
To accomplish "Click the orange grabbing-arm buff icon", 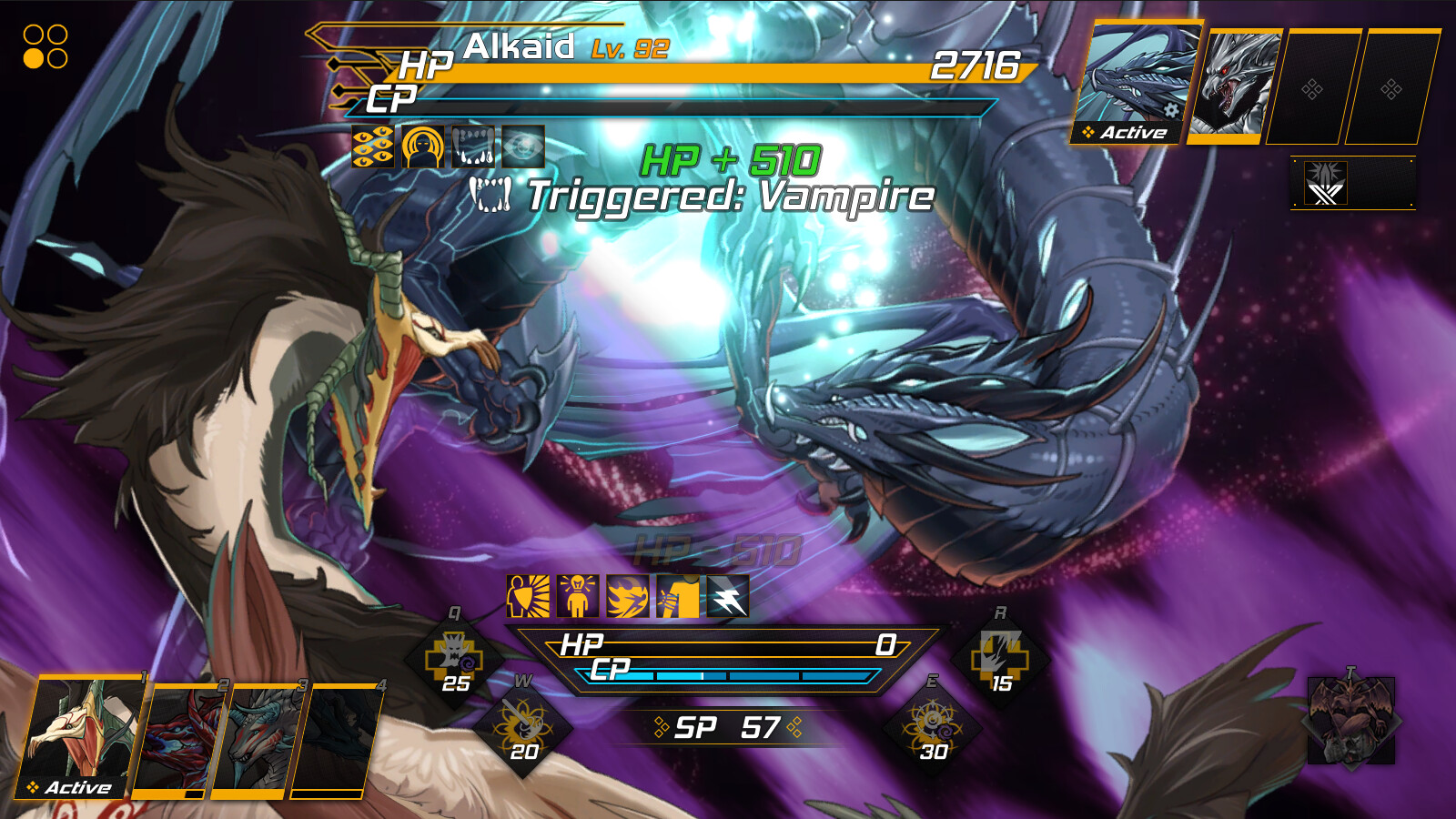I will [x=675, y=596].
